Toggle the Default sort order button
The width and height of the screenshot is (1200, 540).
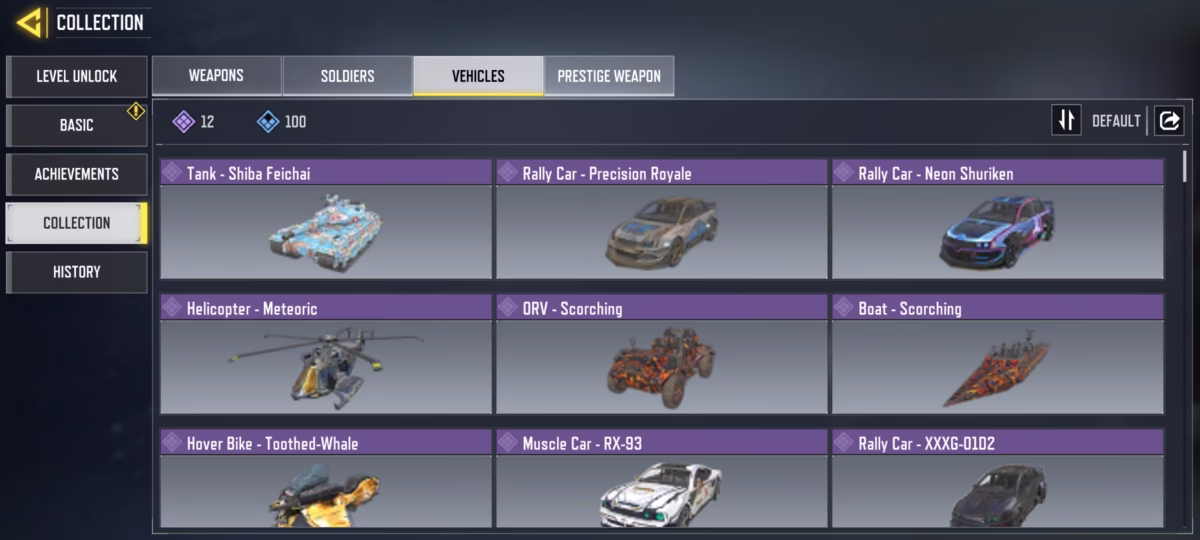pos(1067,121)
